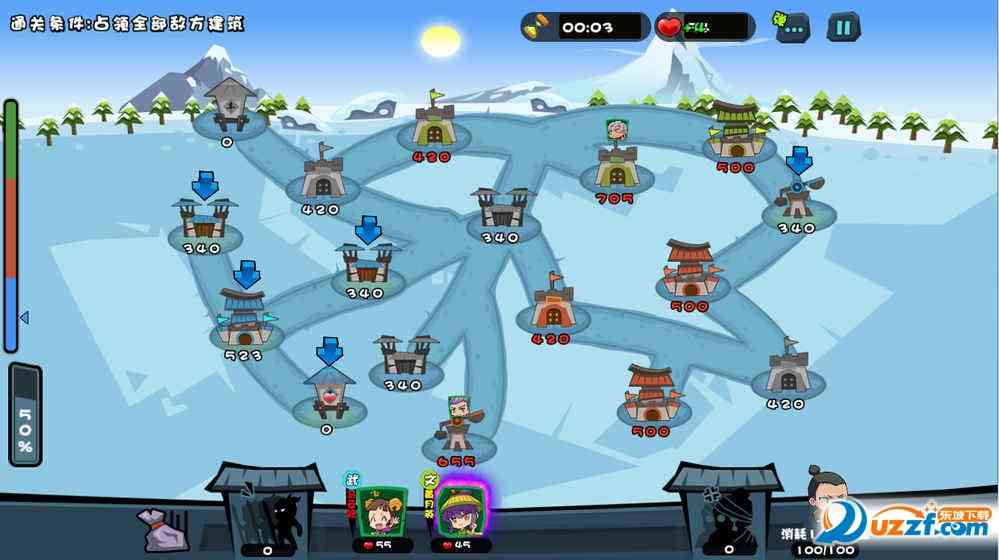Pause the game
This screenshot has height=560, width=999.
pos(843,27)
